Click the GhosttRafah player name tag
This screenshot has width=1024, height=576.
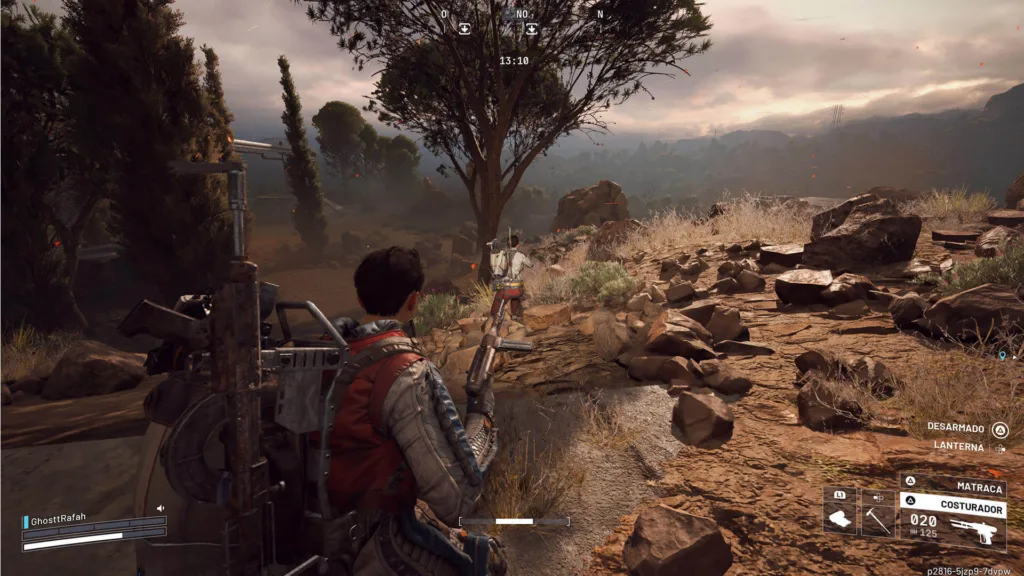[60, 521]
